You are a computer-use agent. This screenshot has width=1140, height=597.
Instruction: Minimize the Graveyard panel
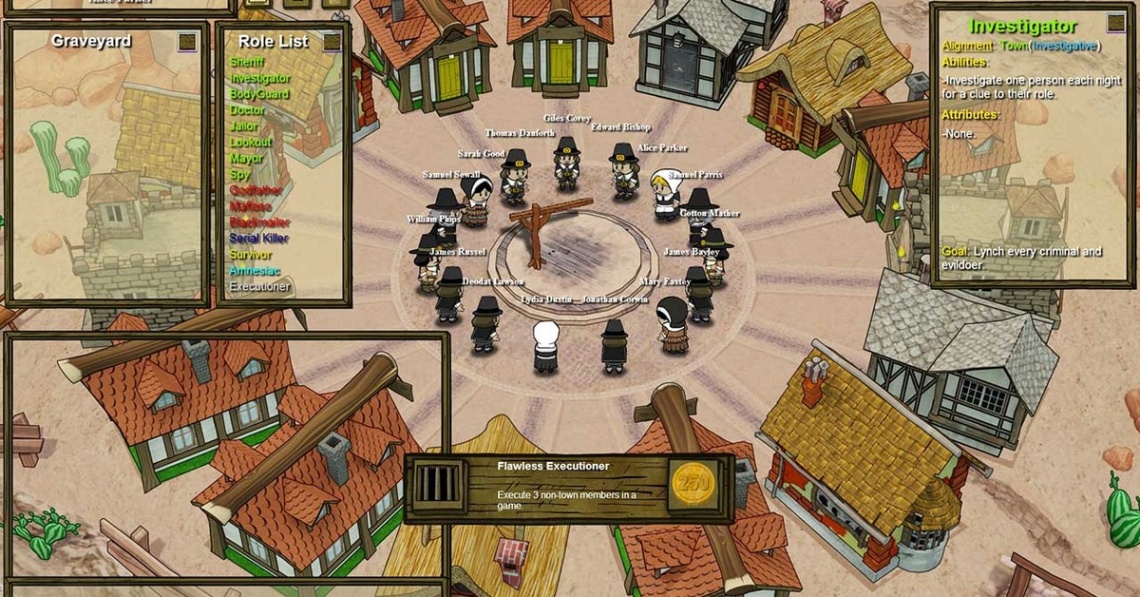coord(188,42)
